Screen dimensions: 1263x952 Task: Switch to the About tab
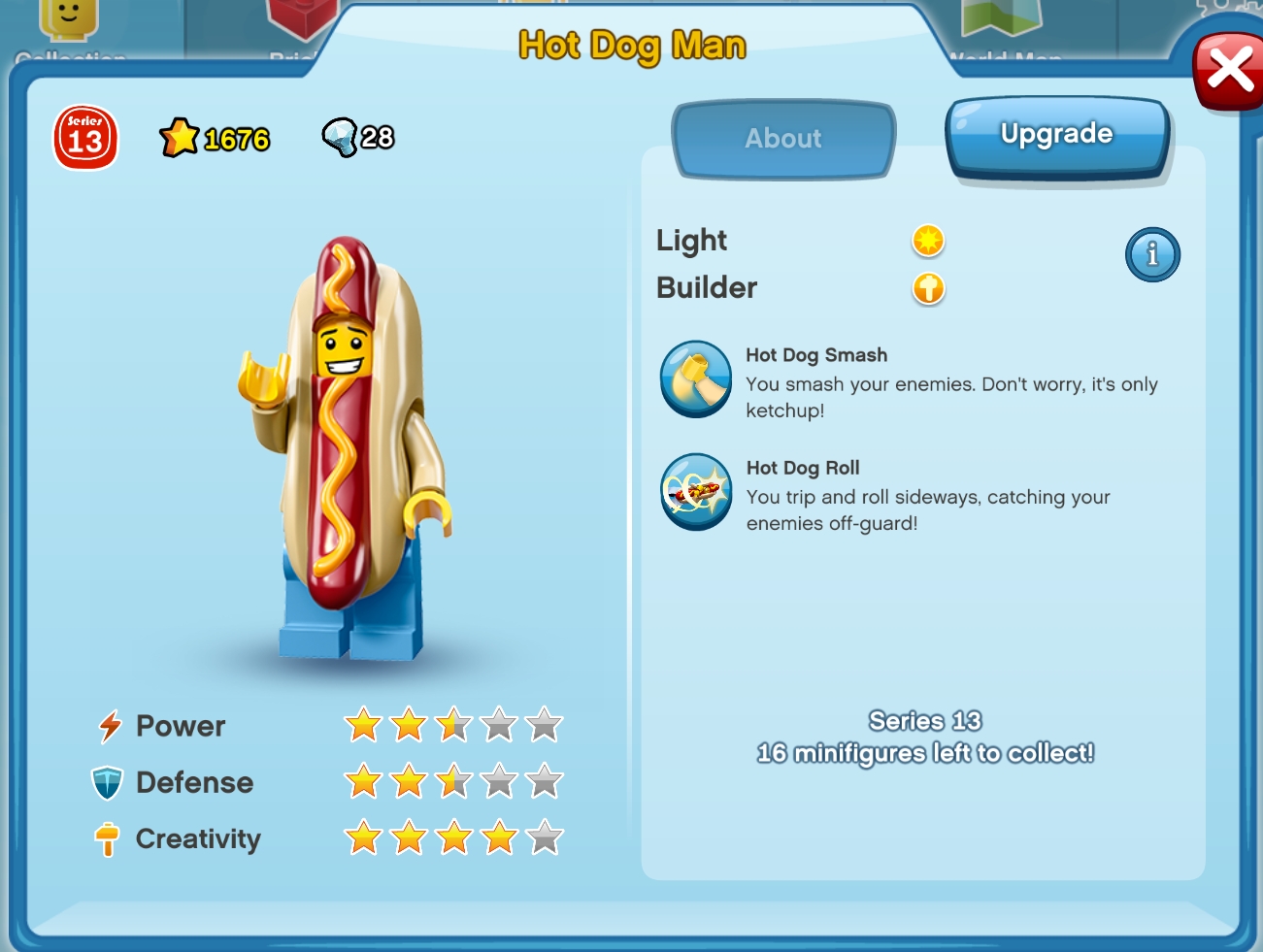click(x=782, y=139)
